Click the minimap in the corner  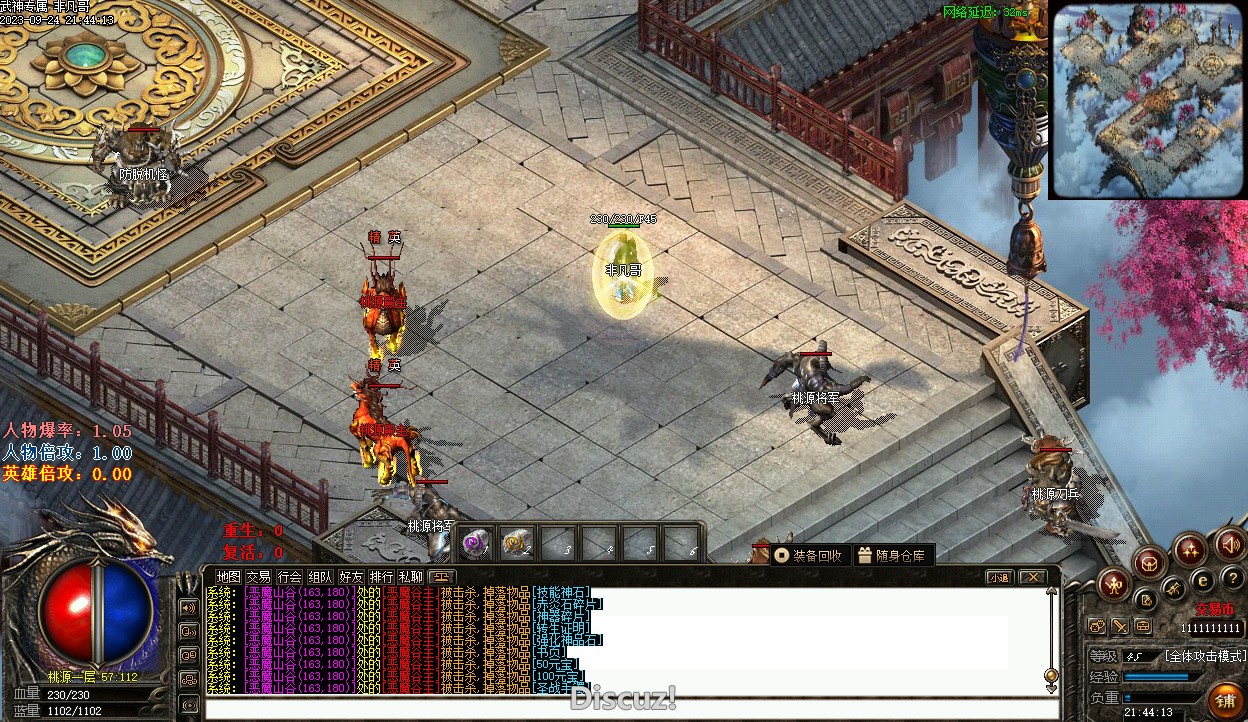[1145, 100]
